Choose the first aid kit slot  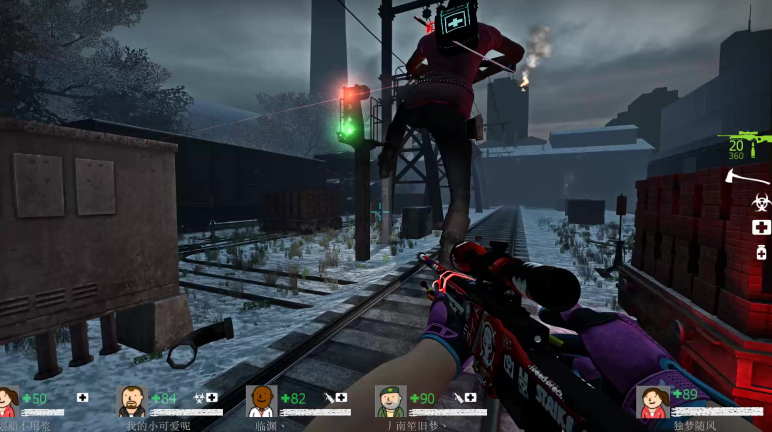pyautogui.click(x=762, y=228)
